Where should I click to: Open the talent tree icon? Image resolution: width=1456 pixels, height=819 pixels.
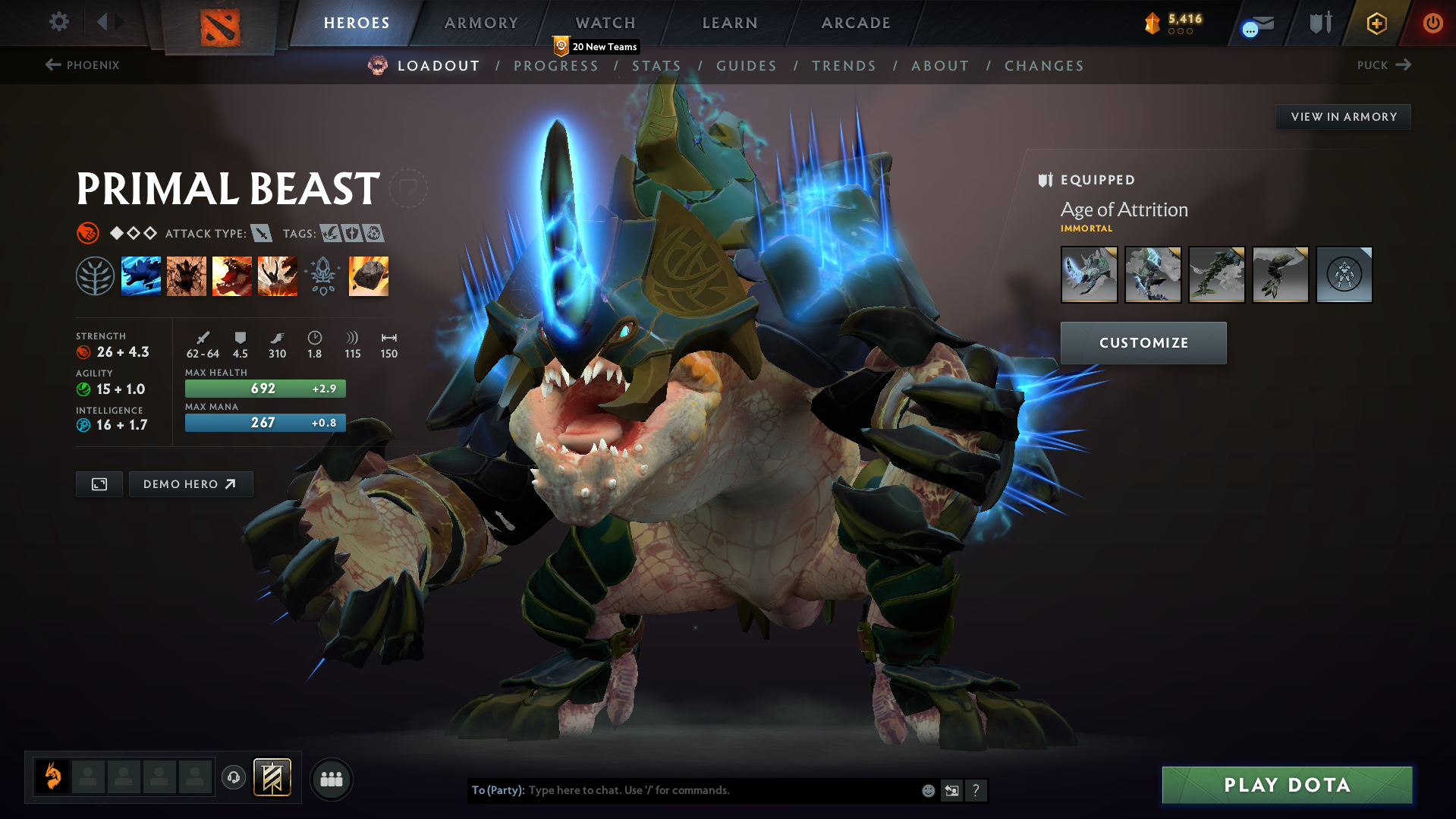tap(94, 276)
